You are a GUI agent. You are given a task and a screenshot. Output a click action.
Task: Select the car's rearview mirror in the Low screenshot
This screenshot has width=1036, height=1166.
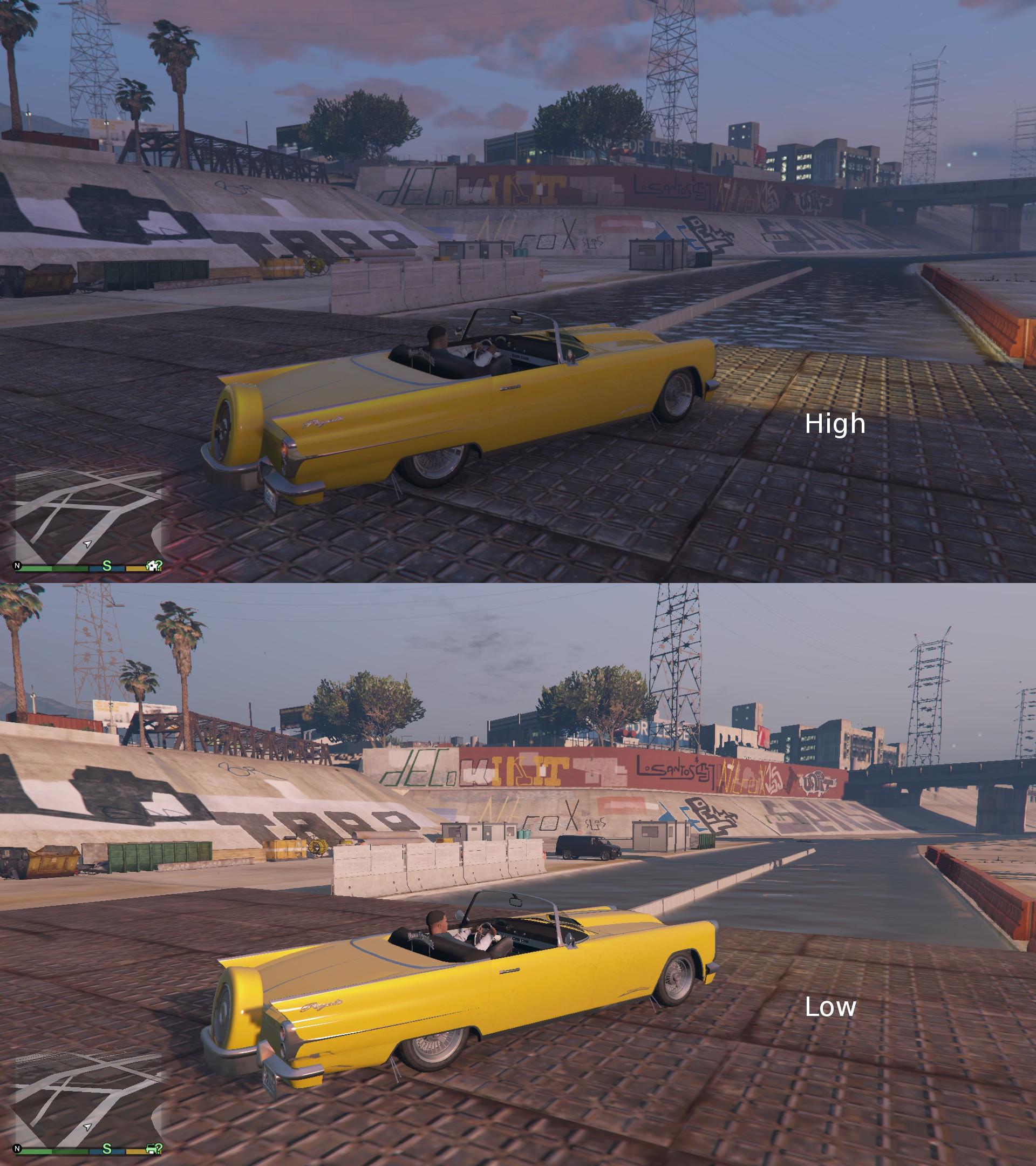pos(515,902)
